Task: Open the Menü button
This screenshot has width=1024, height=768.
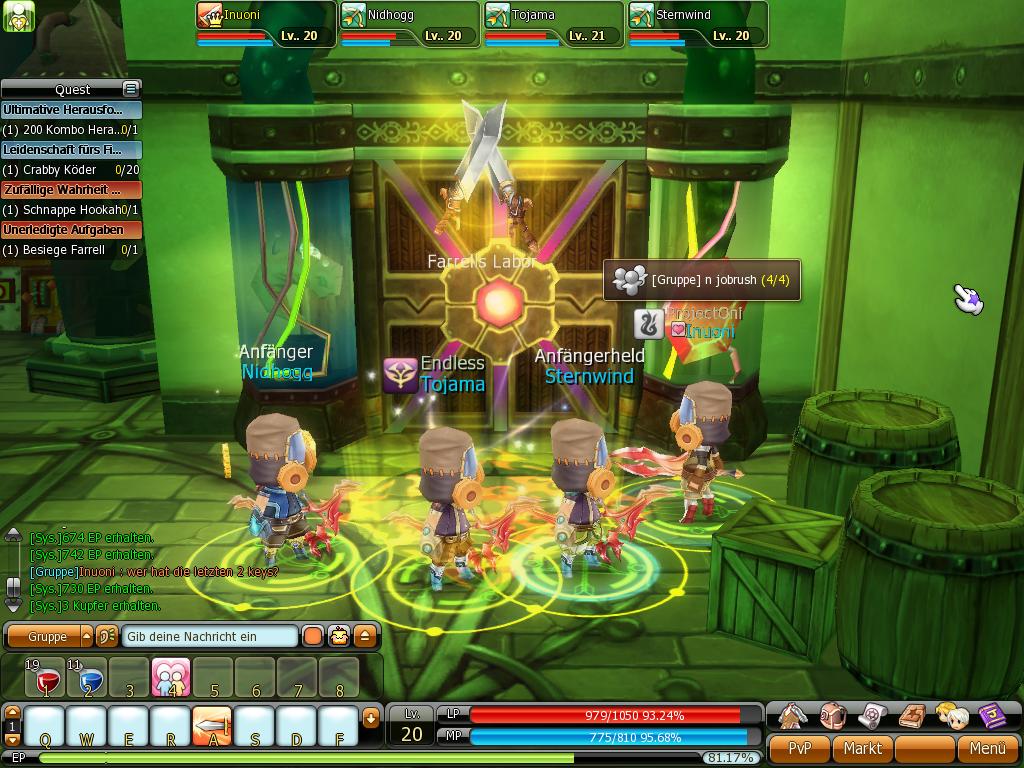Action: coord(987,748)
